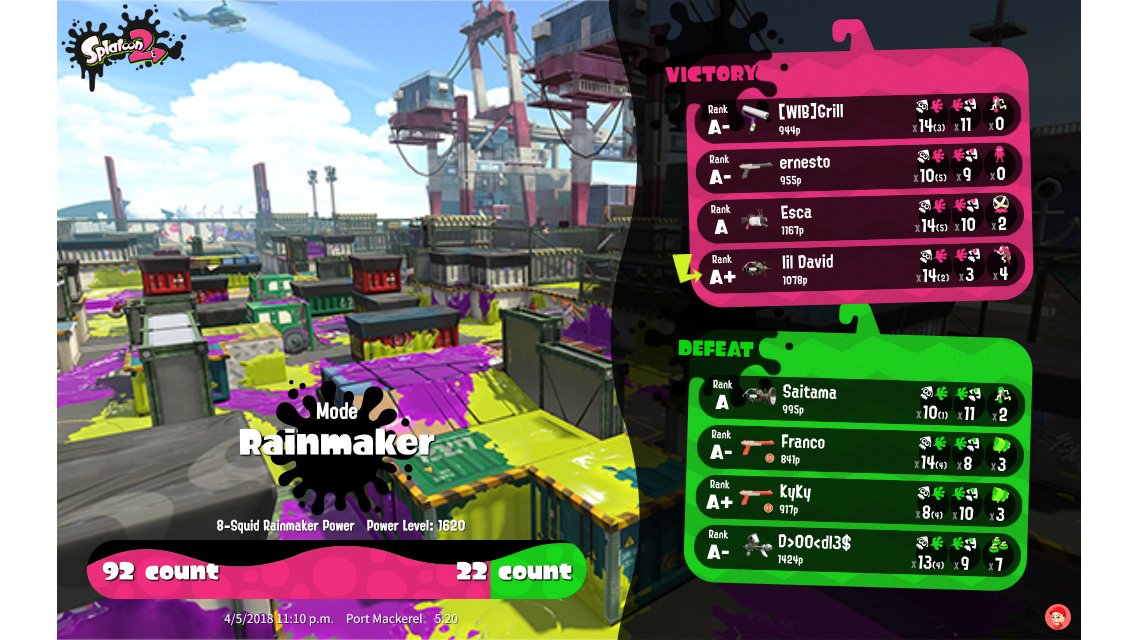Select the D>00<dl3$ player row
This screenshot has height=640, width=1138.
[x=860, y=549]
